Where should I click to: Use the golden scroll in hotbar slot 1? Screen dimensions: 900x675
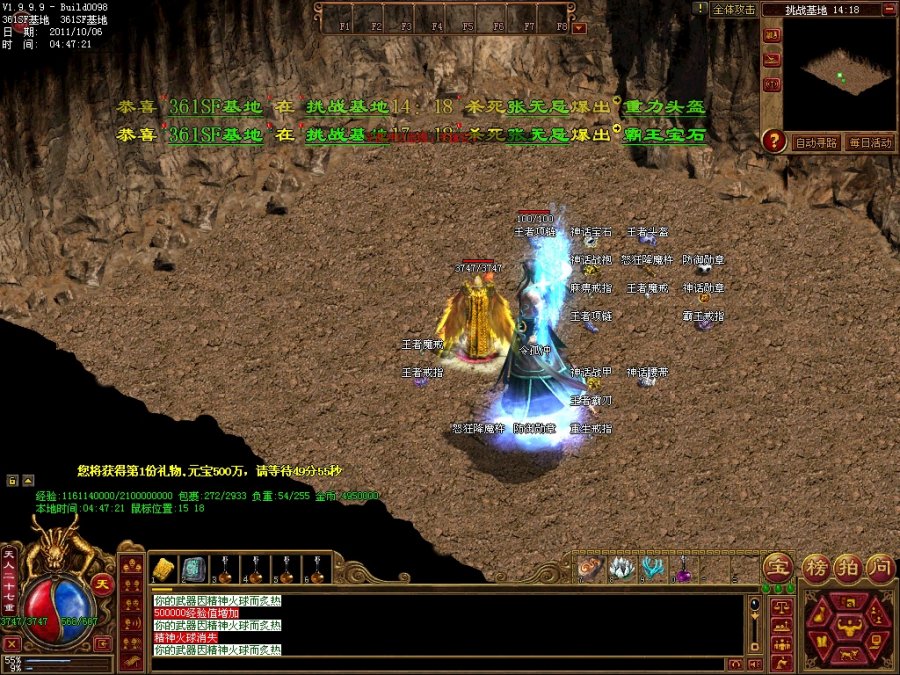164,569
